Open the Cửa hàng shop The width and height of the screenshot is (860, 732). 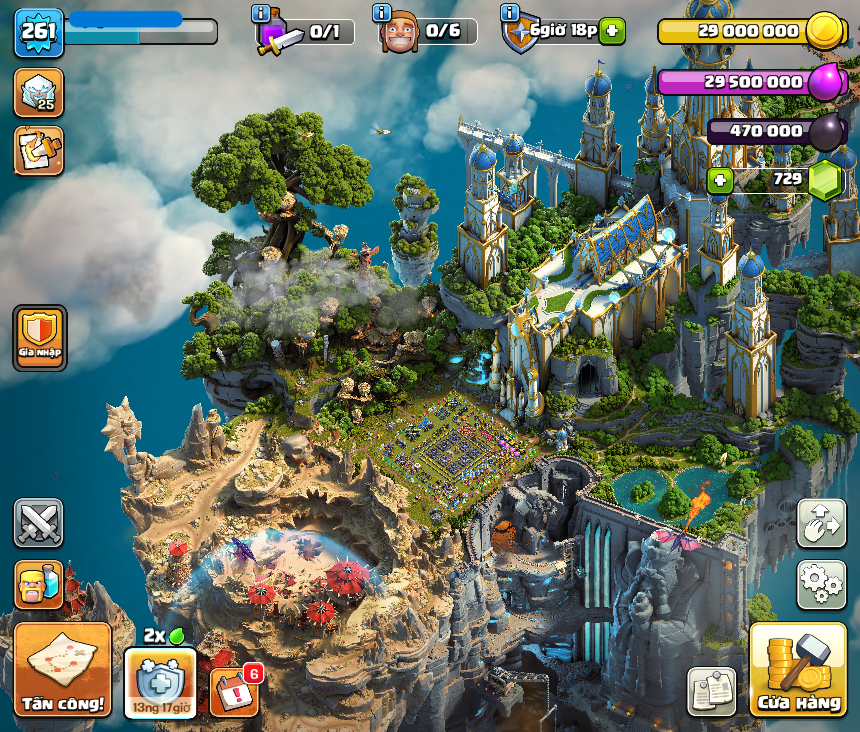(797, 669)
